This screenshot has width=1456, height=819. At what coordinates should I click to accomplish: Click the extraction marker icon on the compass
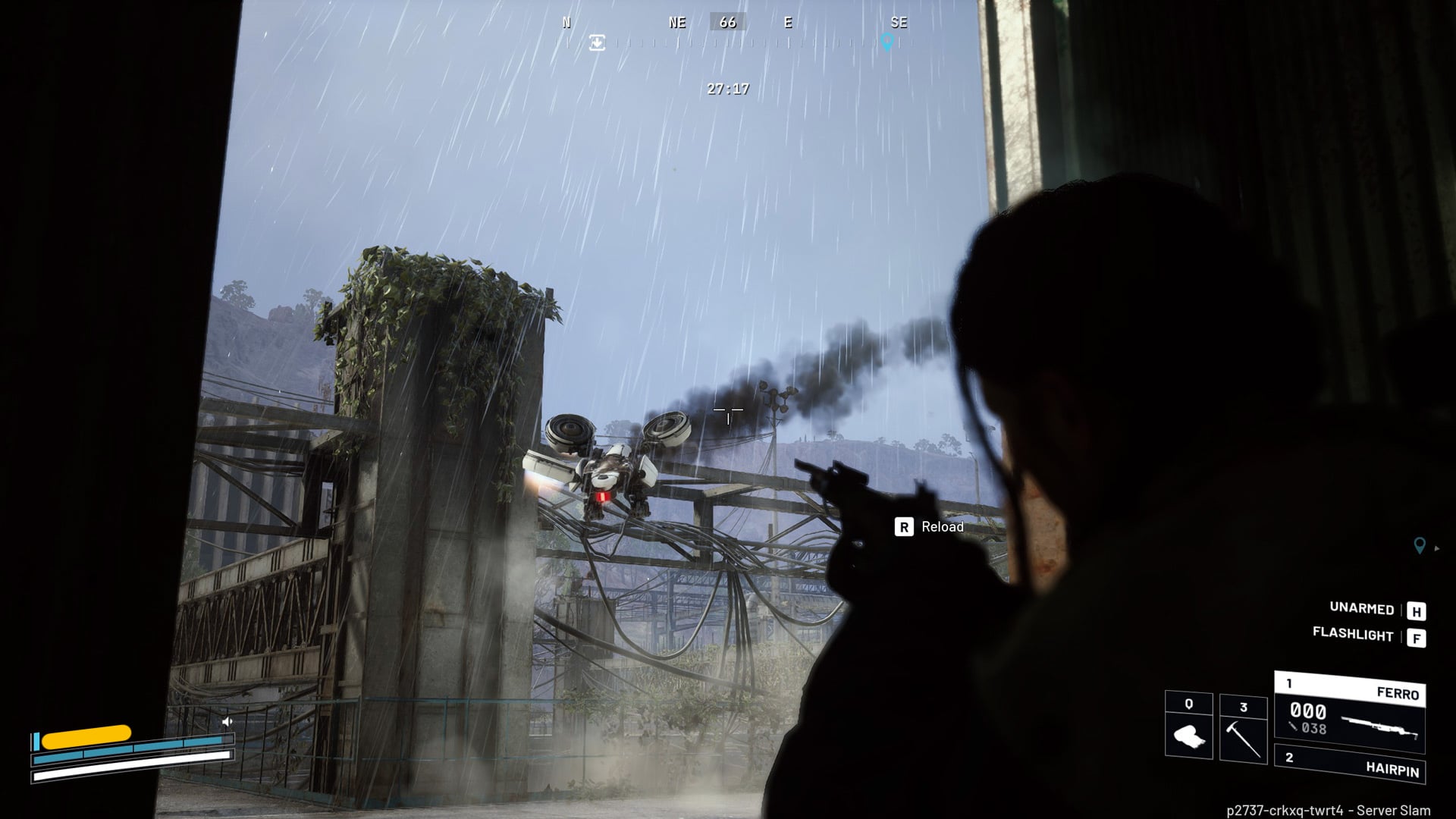(x=598, y=42)
